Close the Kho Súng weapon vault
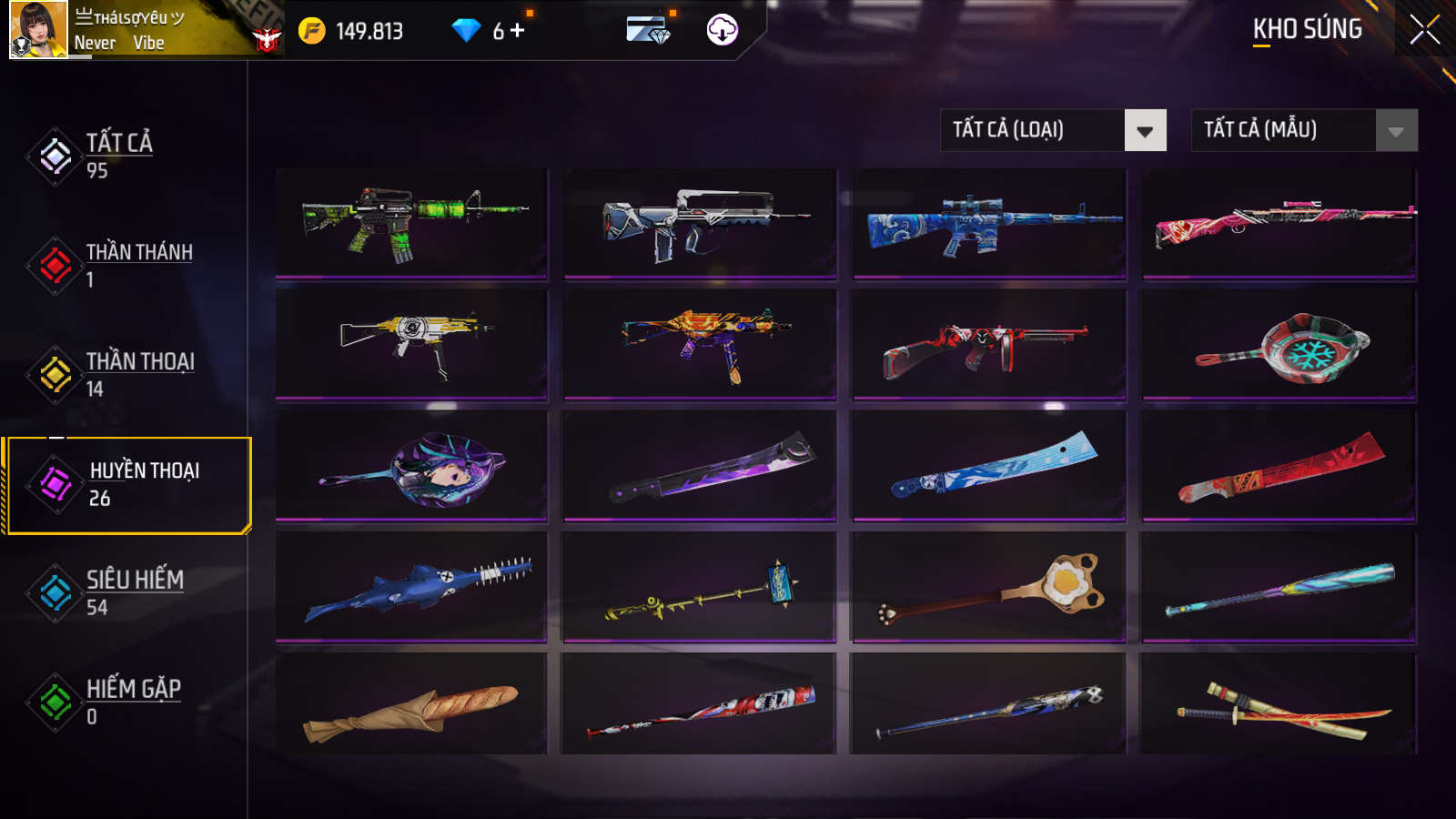Screen dimensions: 1456x819 click(1424, 29)
